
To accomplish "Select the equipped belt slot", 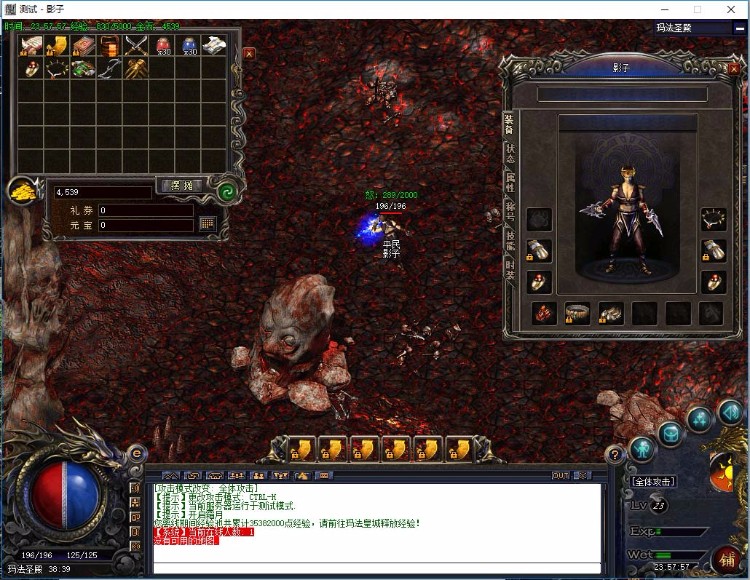I will (x=579, y=314).
